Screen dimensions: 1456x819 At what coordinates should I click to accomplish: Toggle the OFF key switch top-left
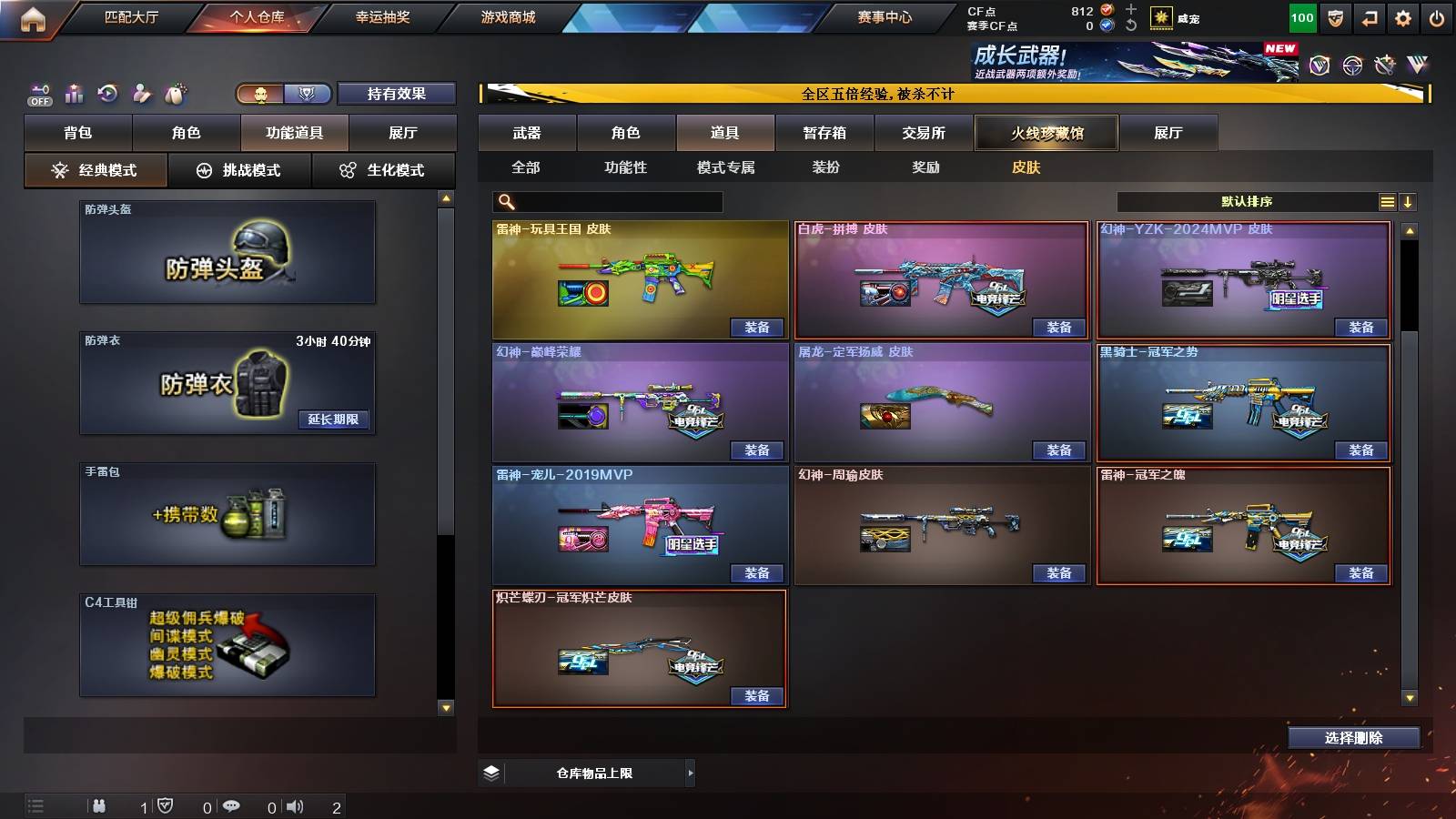click(38, 94)
